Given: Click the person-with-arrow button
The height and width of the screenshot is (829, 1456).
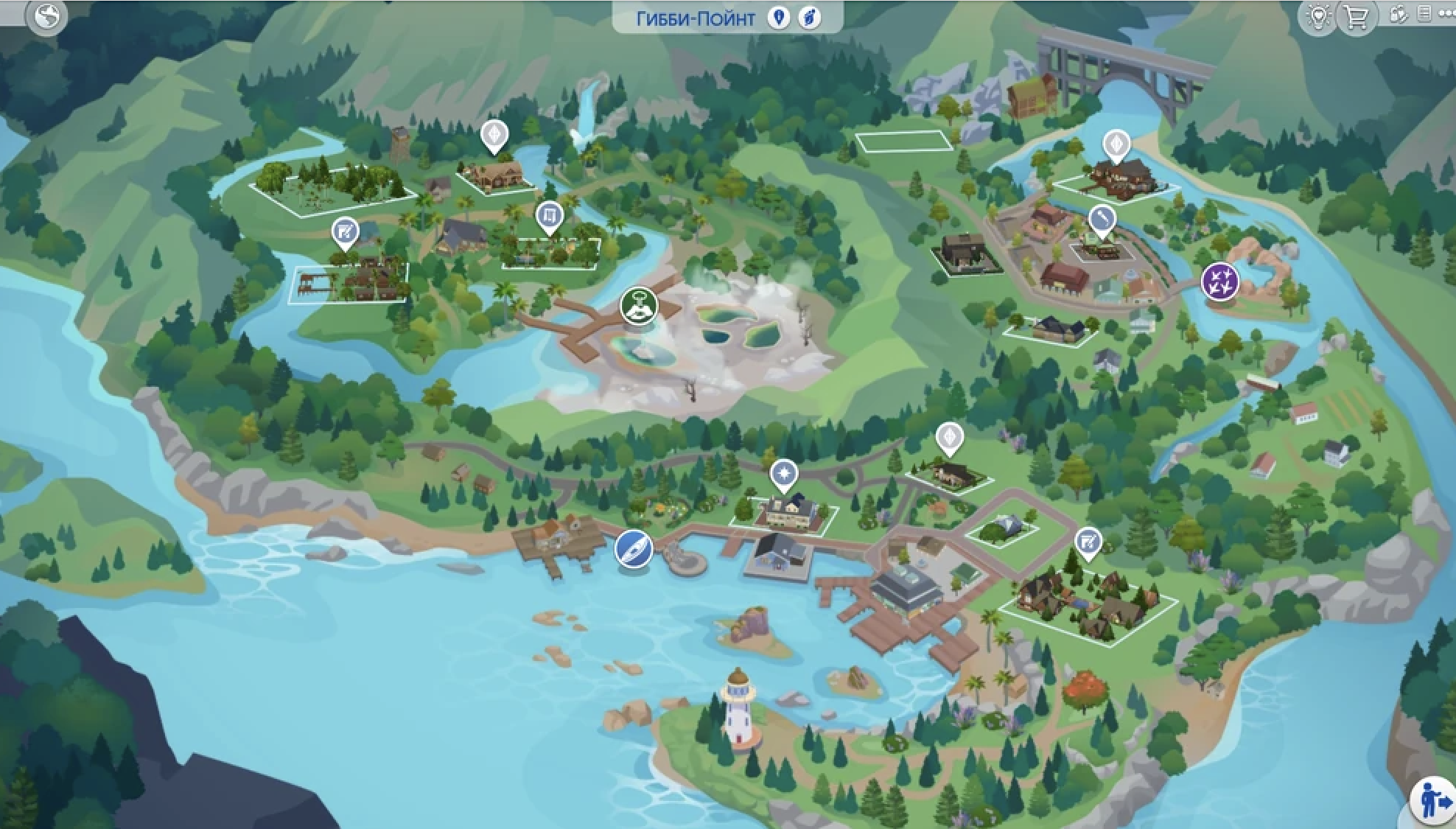Looking at the screenshot, I should 1432,801.
